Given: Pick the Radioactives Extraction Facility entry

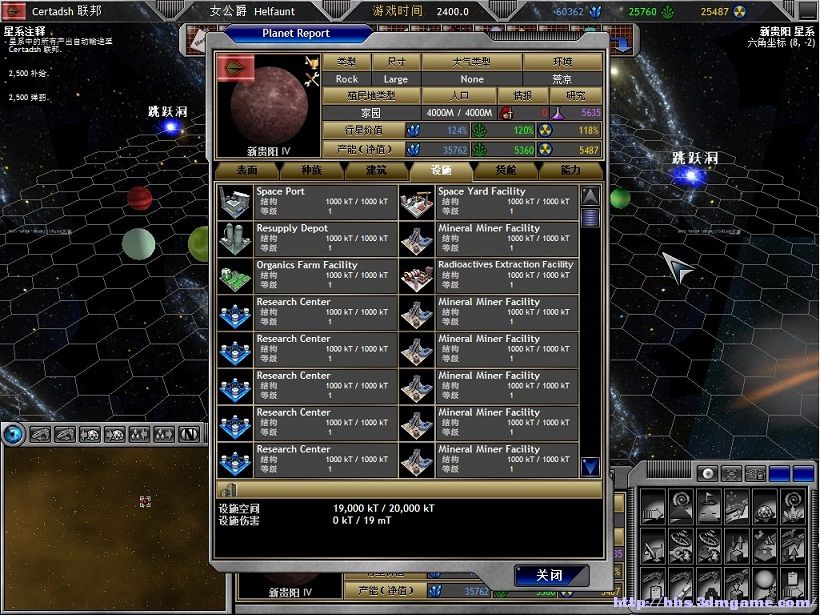Looking at the screenshot, I should (x=488, y=277).
